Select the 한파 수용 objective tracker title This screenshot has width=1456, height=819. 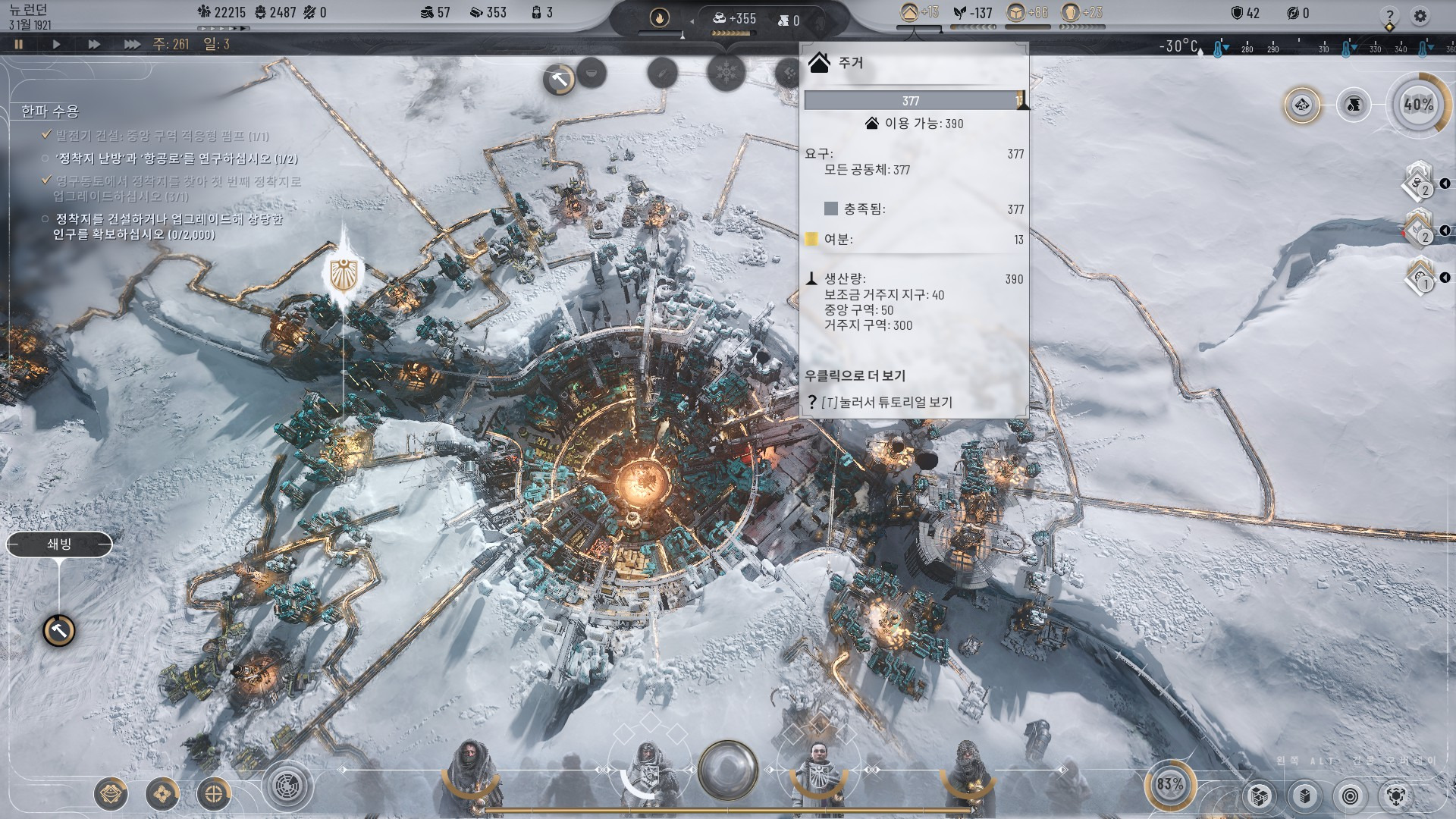pos(50,111)
